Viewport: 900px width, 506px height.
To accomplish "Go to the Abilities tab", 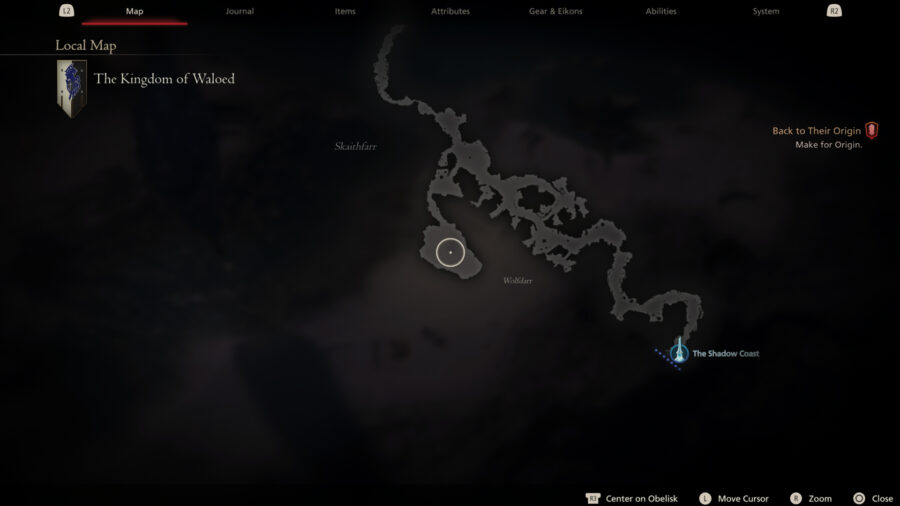I will (x=660, y=11).
